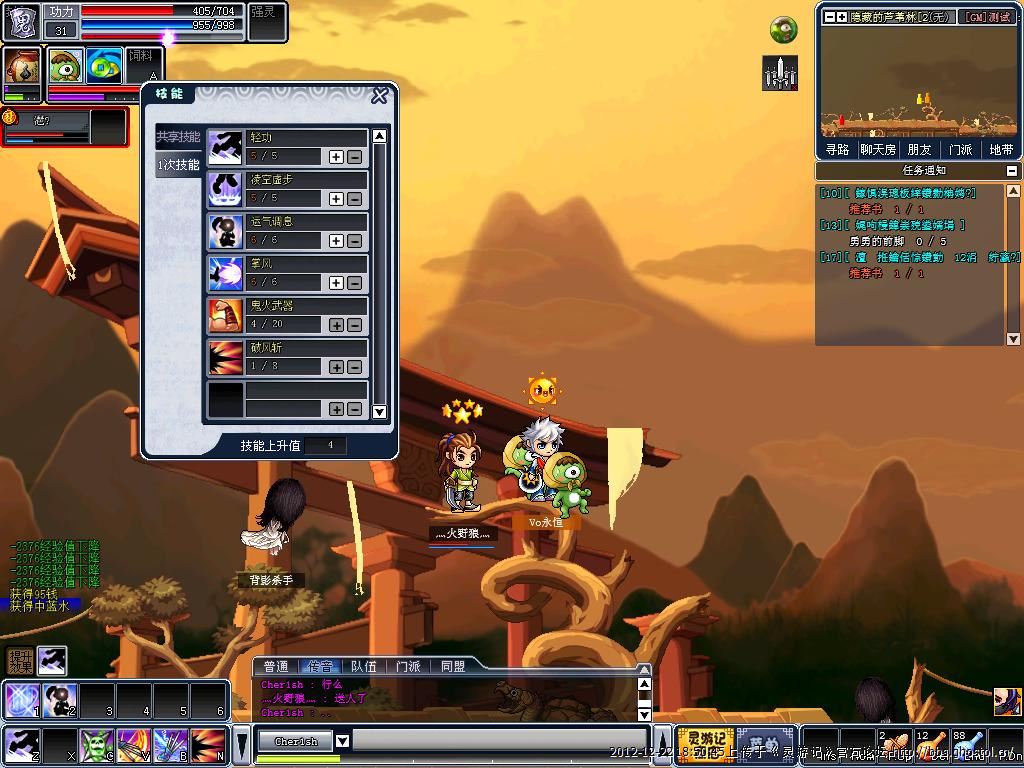Close the skills (技能) window
This screenshot has width=1024, height=768.
(380, 96)
